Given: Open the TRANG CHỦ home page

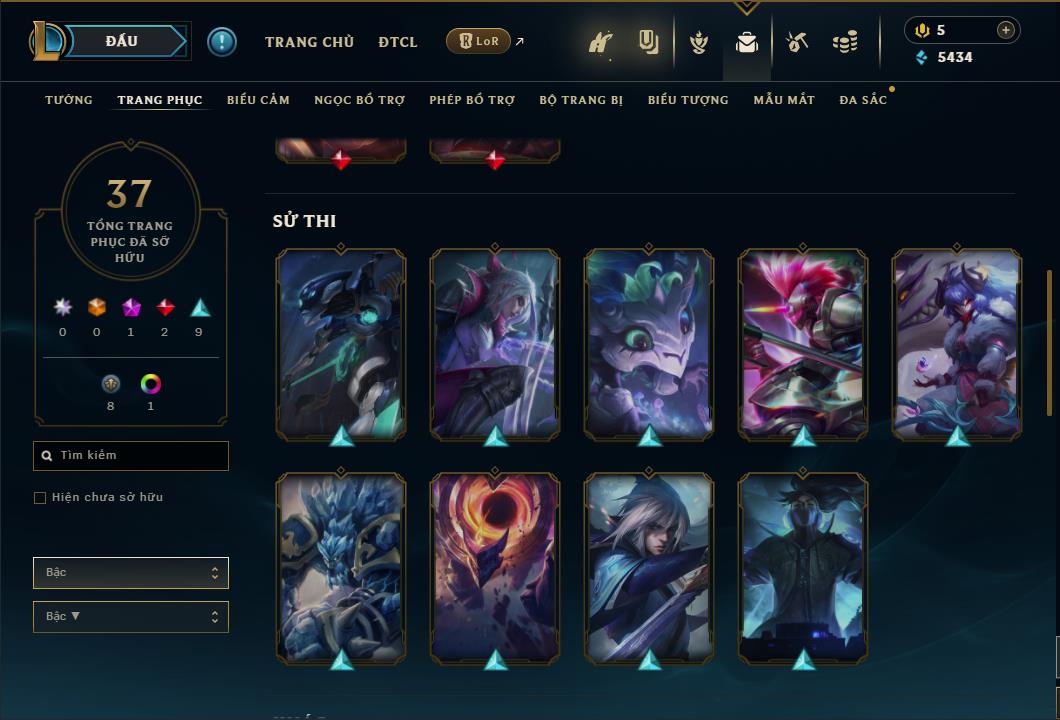Looking at the screenshot, I should point(309,42).
